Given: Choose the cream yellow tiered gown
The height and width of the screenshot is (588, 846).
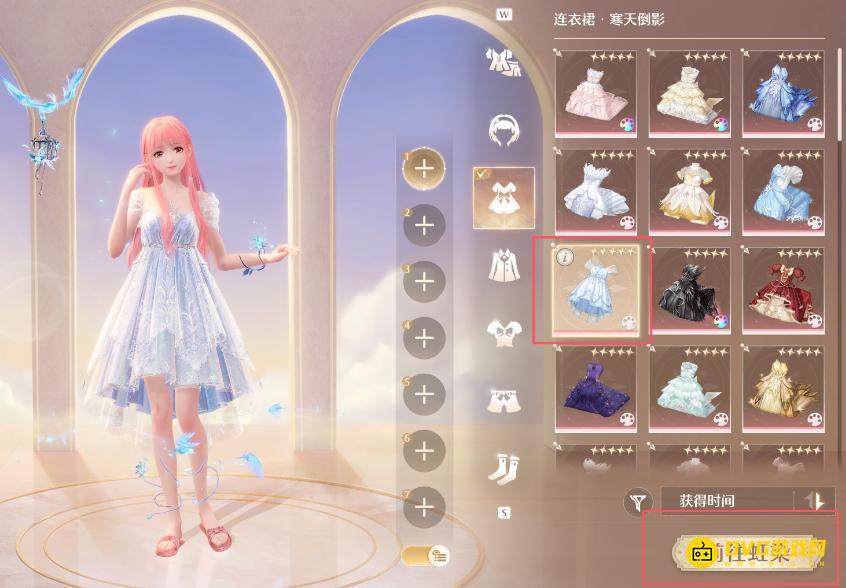Looking at the screenshot, I should point(689,94).
